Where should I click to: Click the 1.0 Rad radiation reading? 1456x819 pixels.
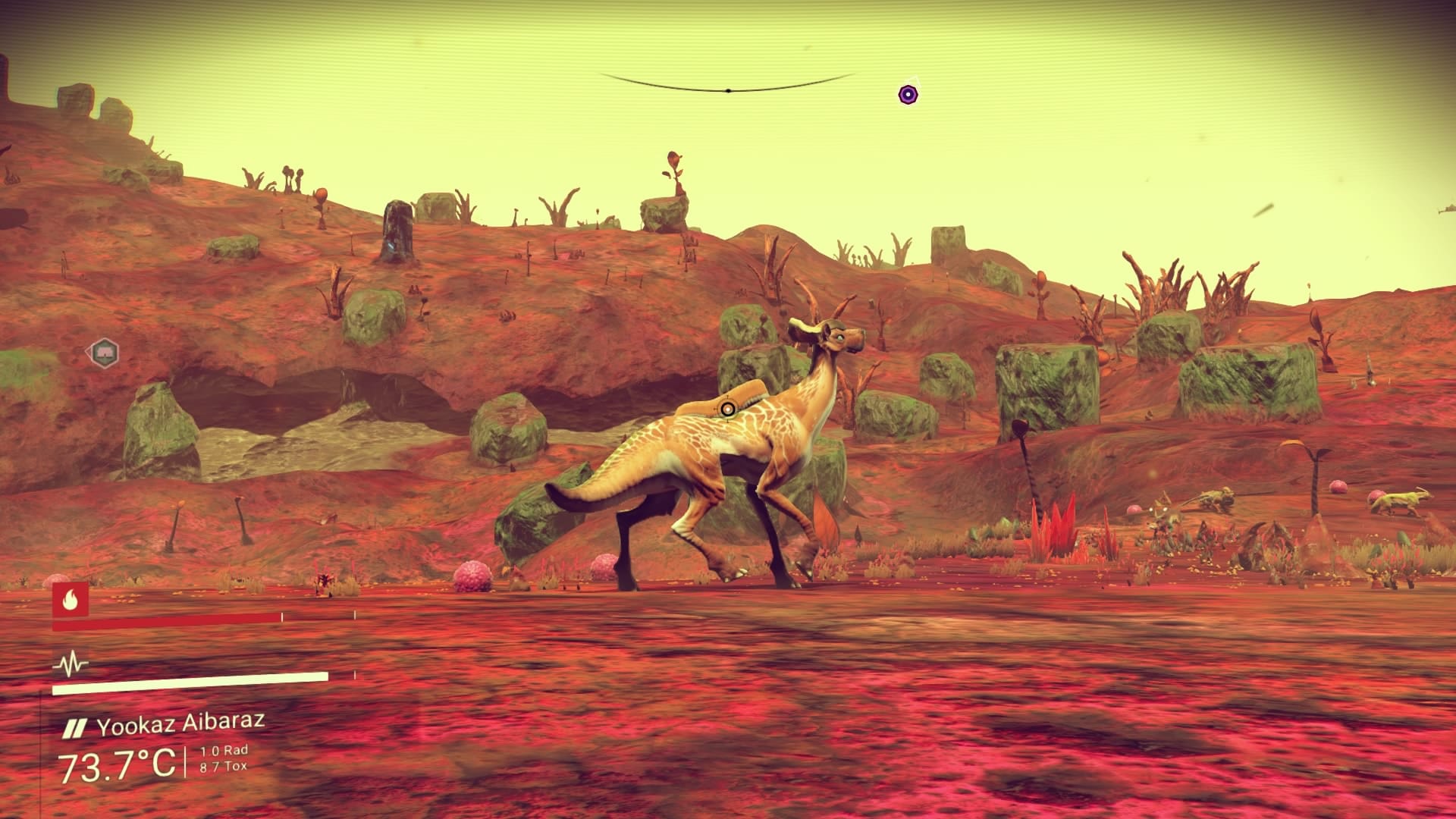click(x=224, y=751)
